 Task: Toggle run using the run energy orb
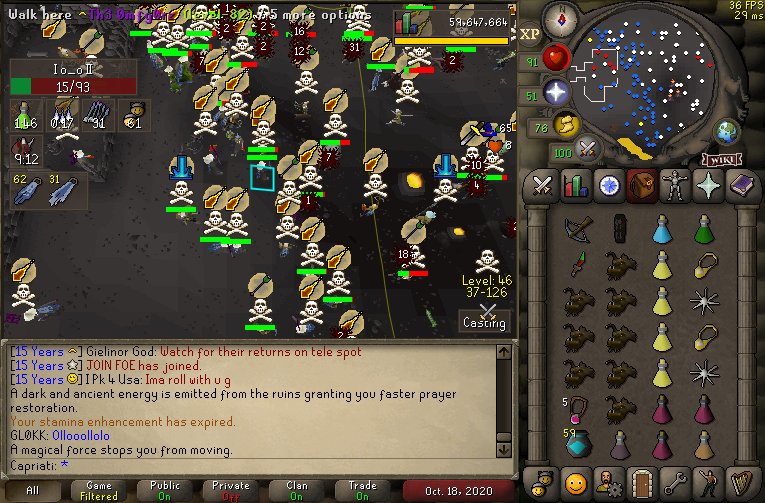567,125
